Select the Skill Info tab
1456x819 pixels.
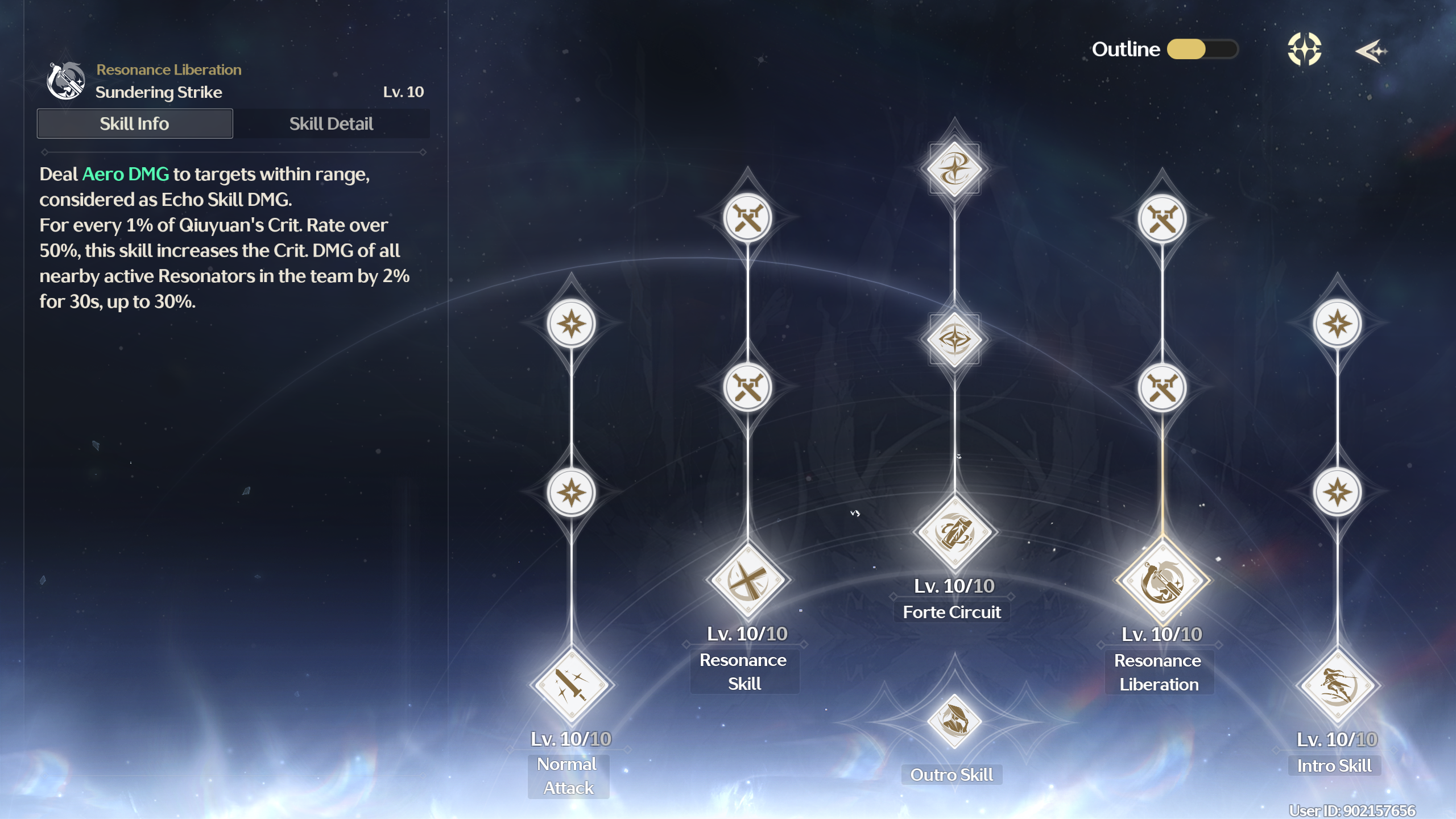pos(135,123)
